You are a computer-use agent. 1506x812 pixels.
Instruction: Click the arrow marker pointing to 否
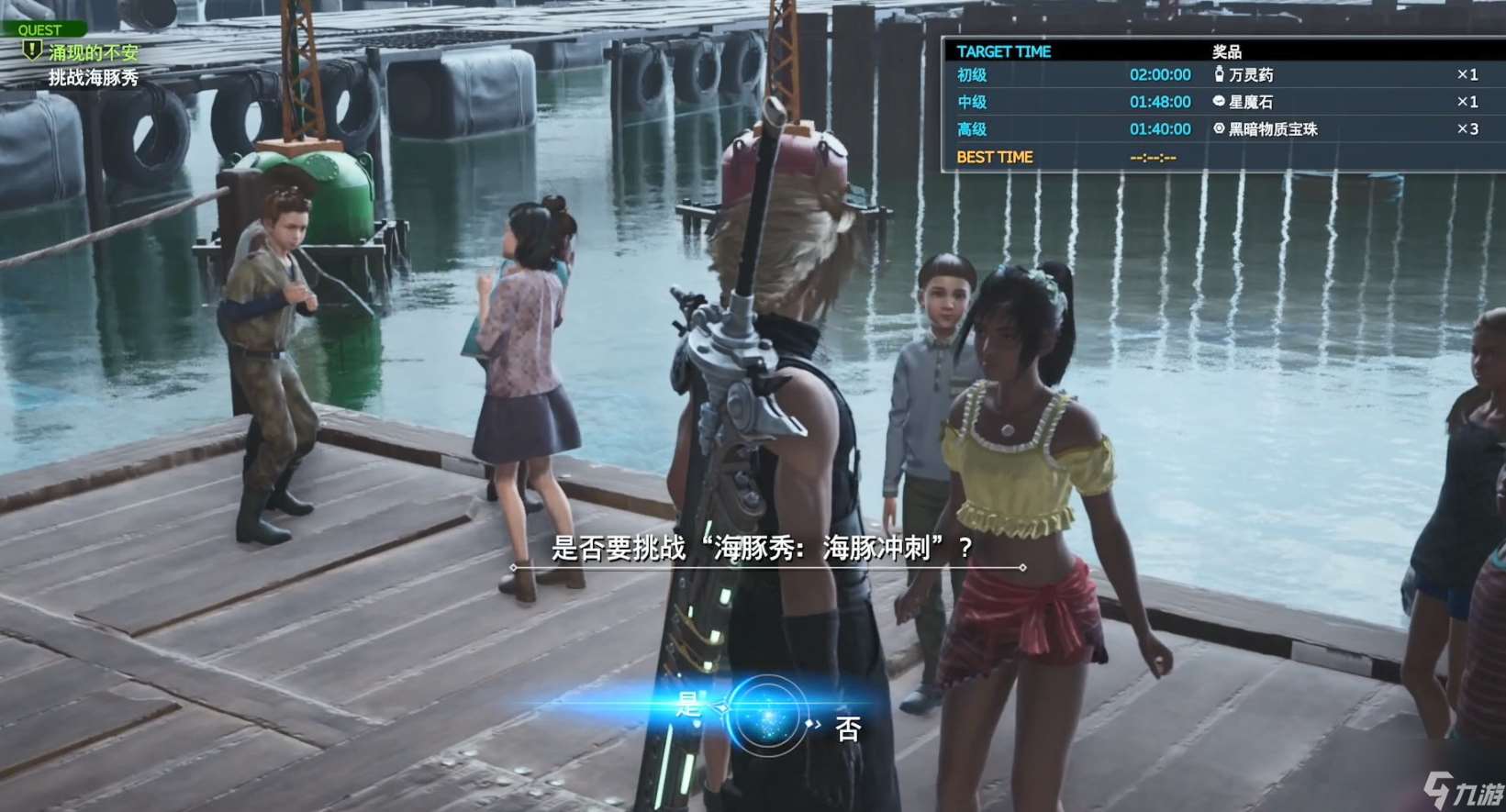point(811,725)
